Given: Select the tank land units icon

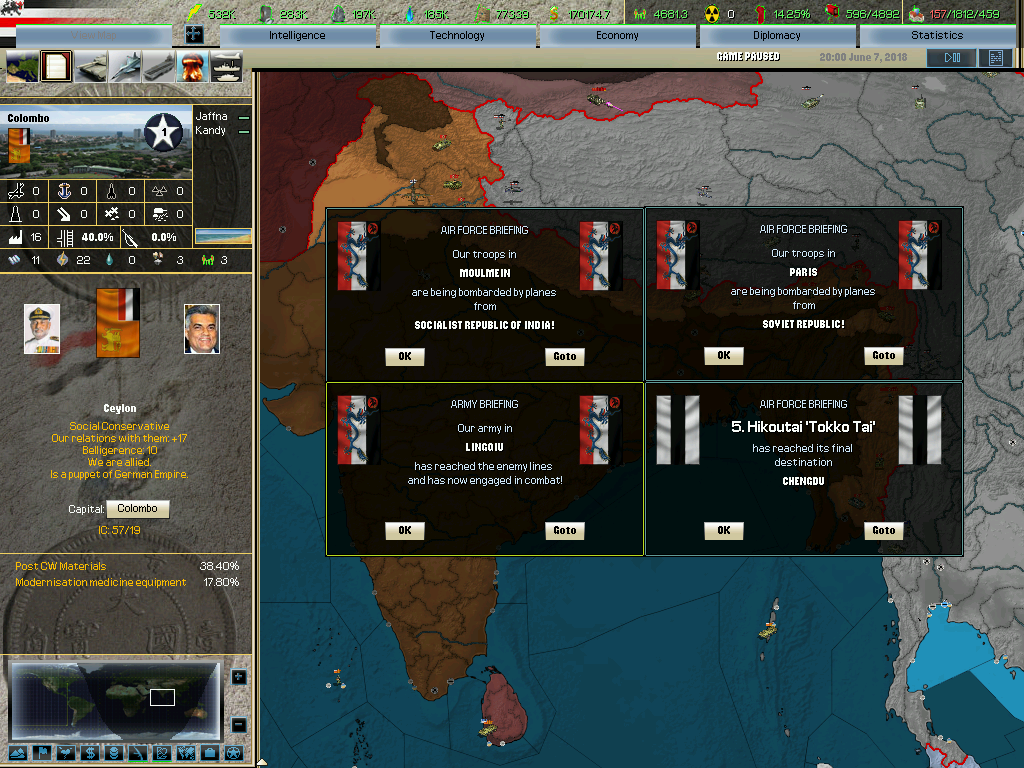Looking at the screenshot, I should [90, 68].
